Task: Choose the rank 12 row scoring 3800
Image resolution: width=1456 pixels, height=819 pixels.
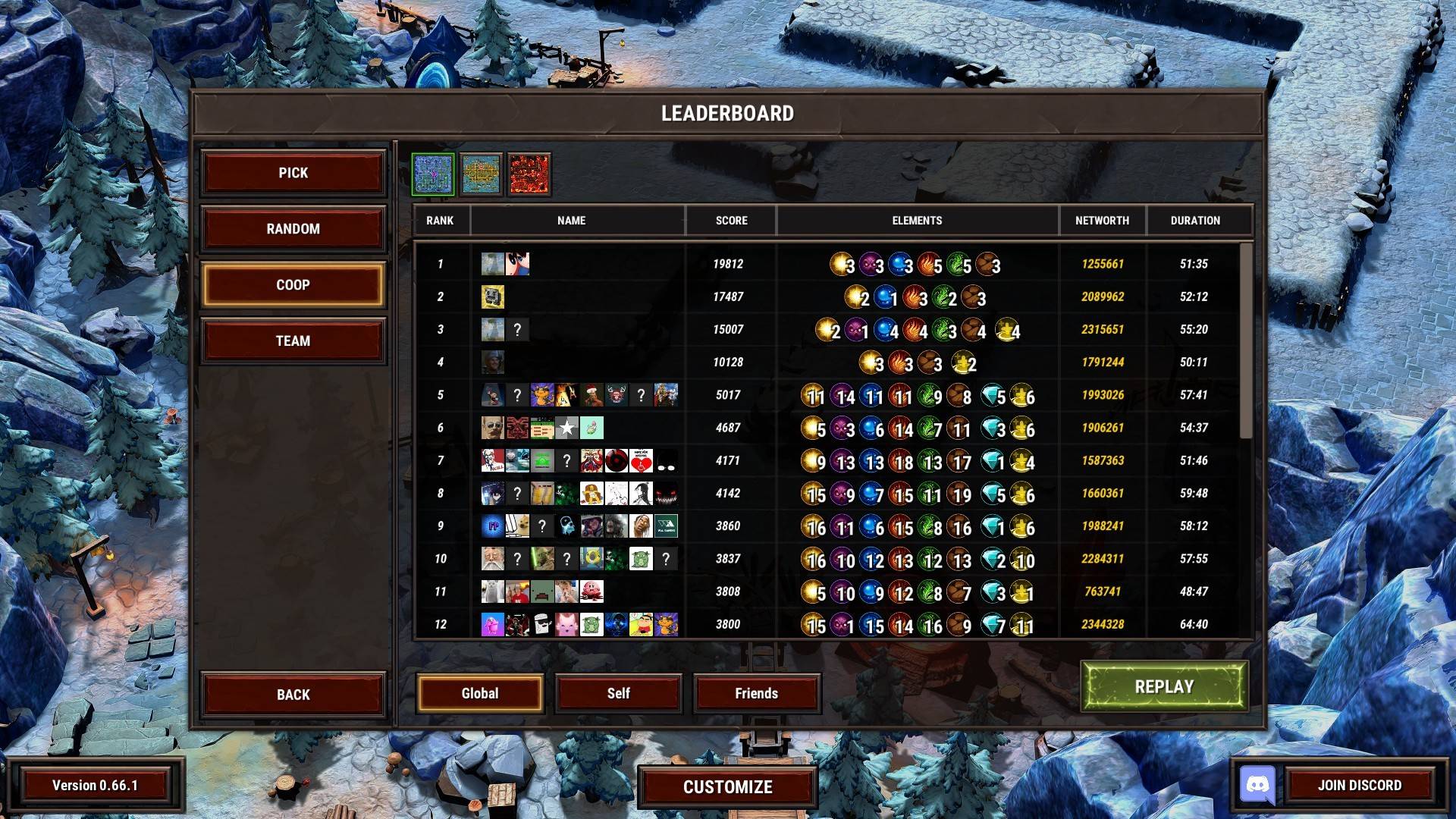Action: coord(827,624)
